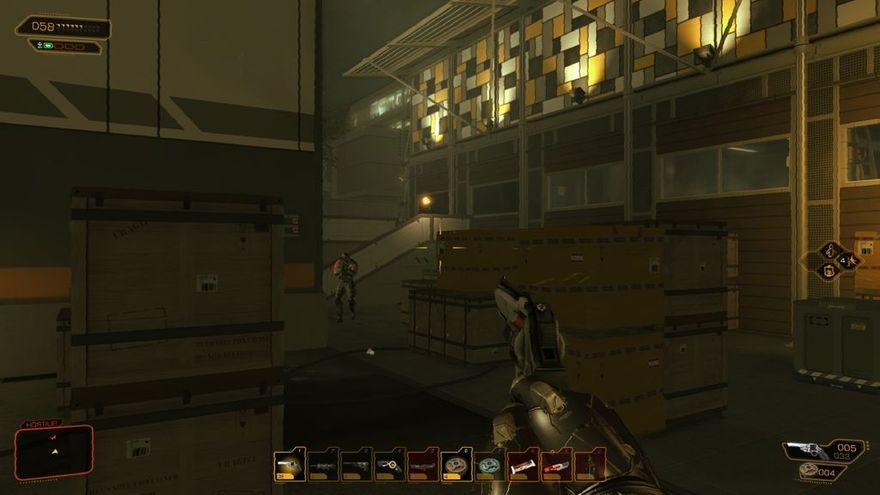Select the grenade icon below the revolver panel
880x495 pixels.
809,472
